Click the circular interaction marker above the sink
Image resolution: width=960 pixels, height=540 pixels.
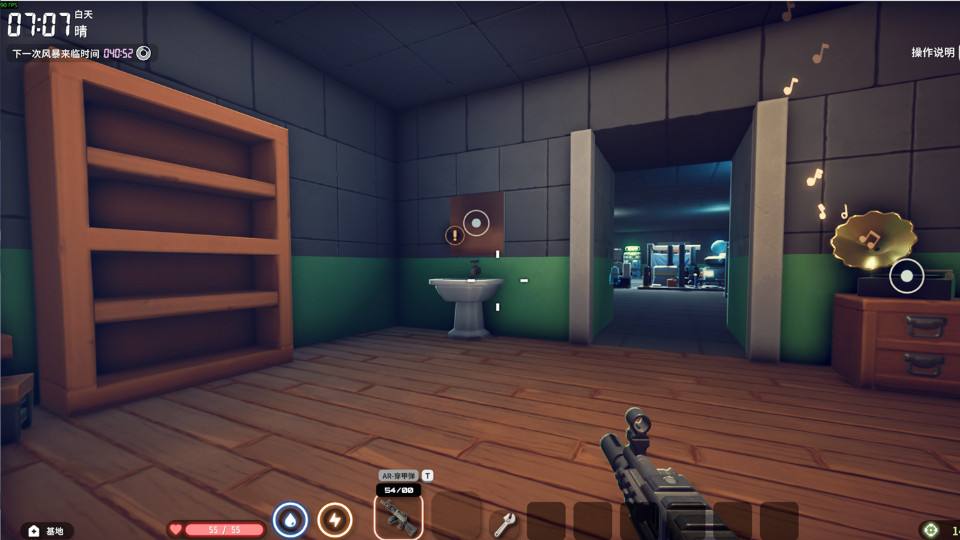pyautogui.click(x=477, y=223)
